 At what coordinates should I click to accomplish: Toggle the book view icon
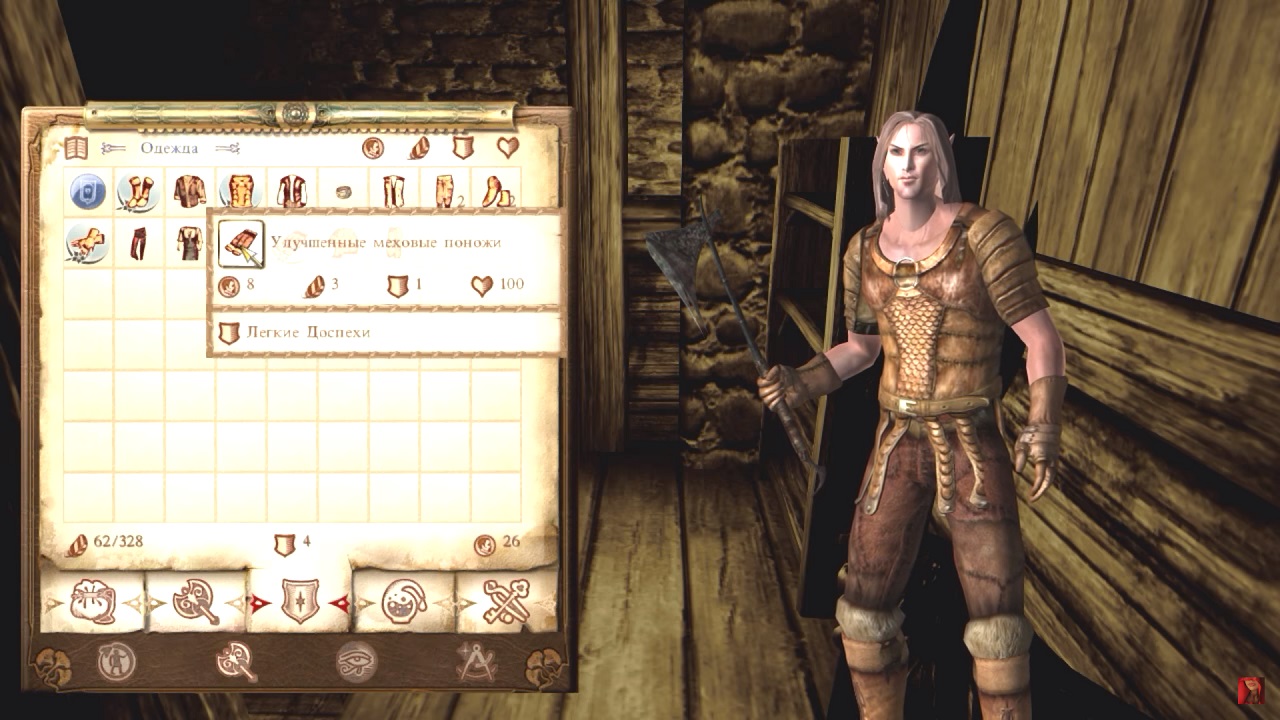coord(76,148)
